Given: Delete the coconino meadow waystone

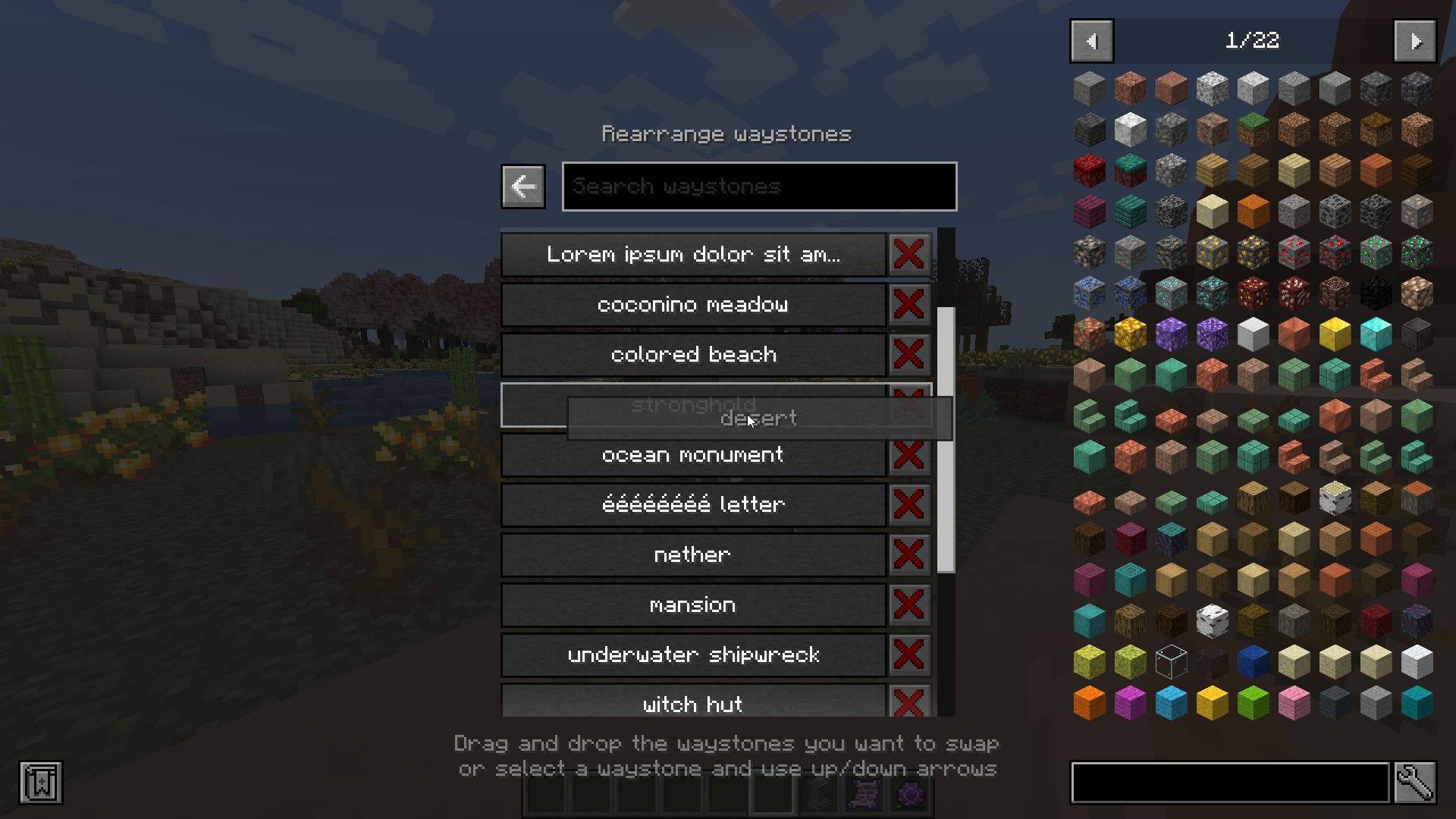Looking at the screenshot, I should [x=908, y=304].
